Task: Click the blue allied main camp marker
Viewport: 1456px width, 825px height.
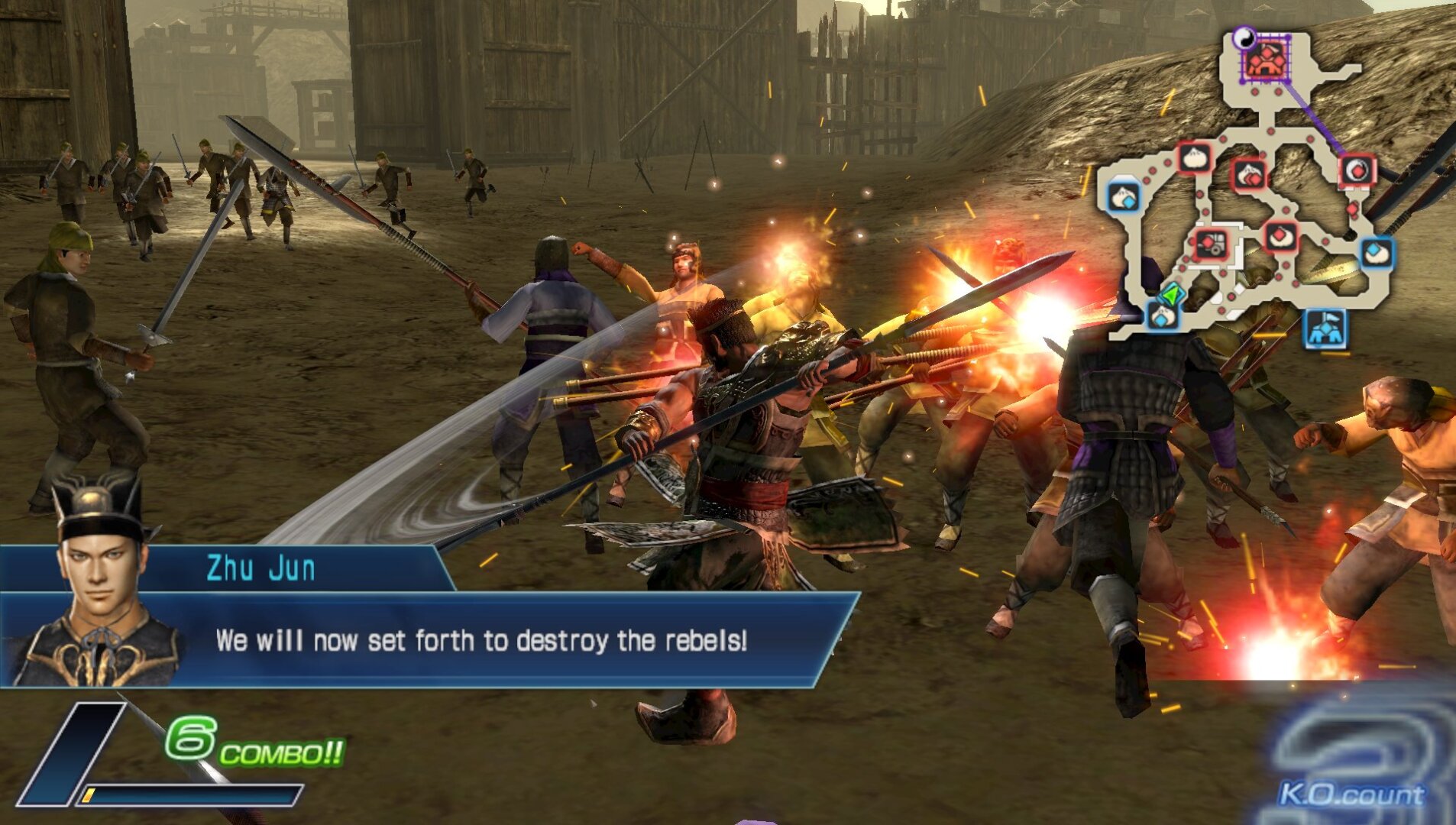Action: click(x=1325, y=328)
